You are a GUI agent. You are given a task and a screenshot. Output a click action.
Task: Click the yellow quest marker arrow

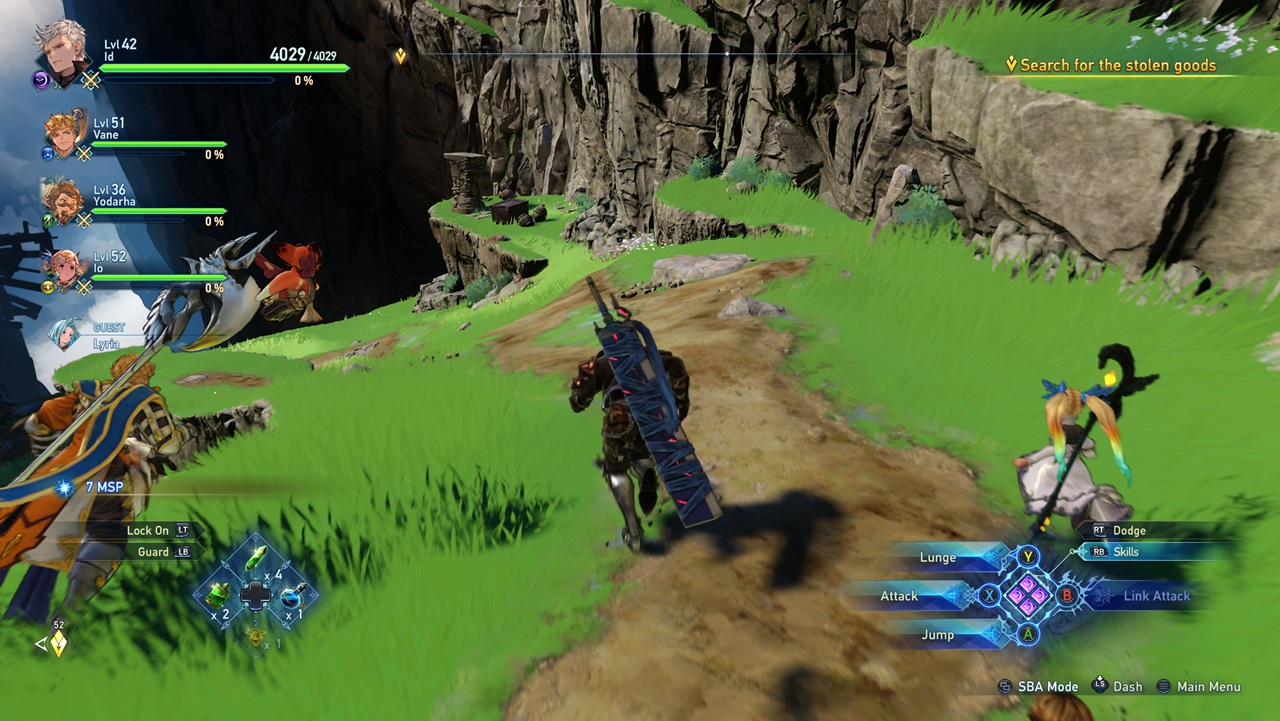399,55
